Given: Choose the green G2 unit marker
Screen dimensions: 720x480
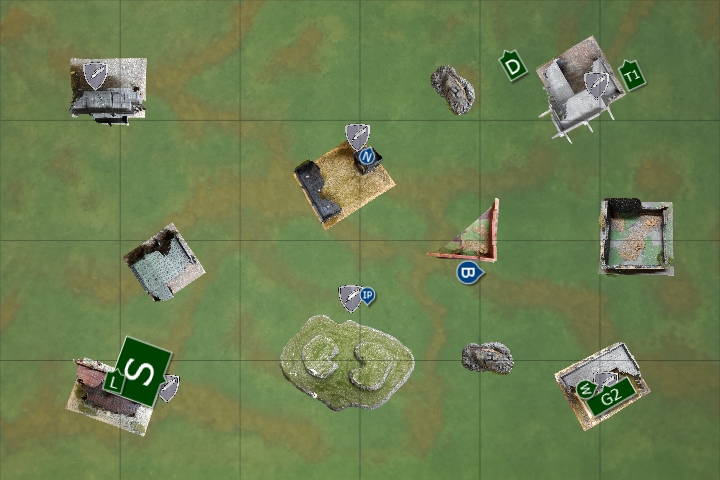Looking at the screenshot, I should pos(612,396).
